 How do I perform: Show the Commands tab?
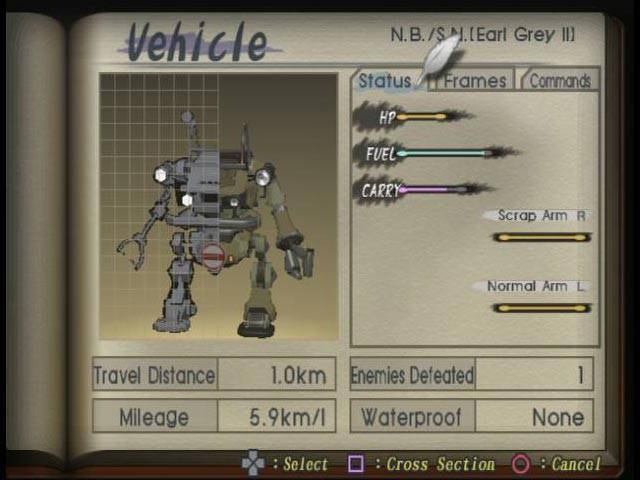(560, 82)
